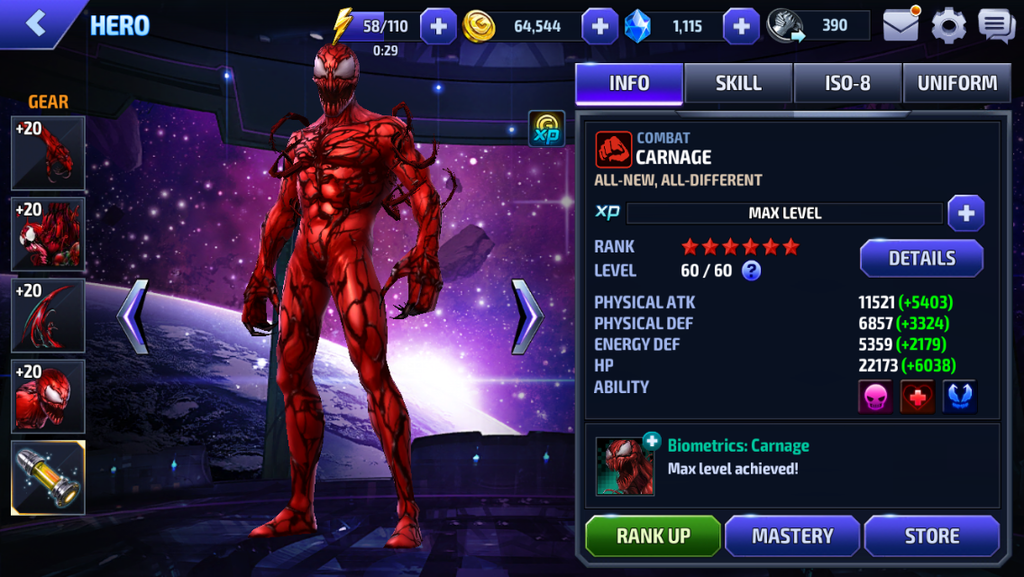Switch to the SKILL tab

tap(738, 84)
